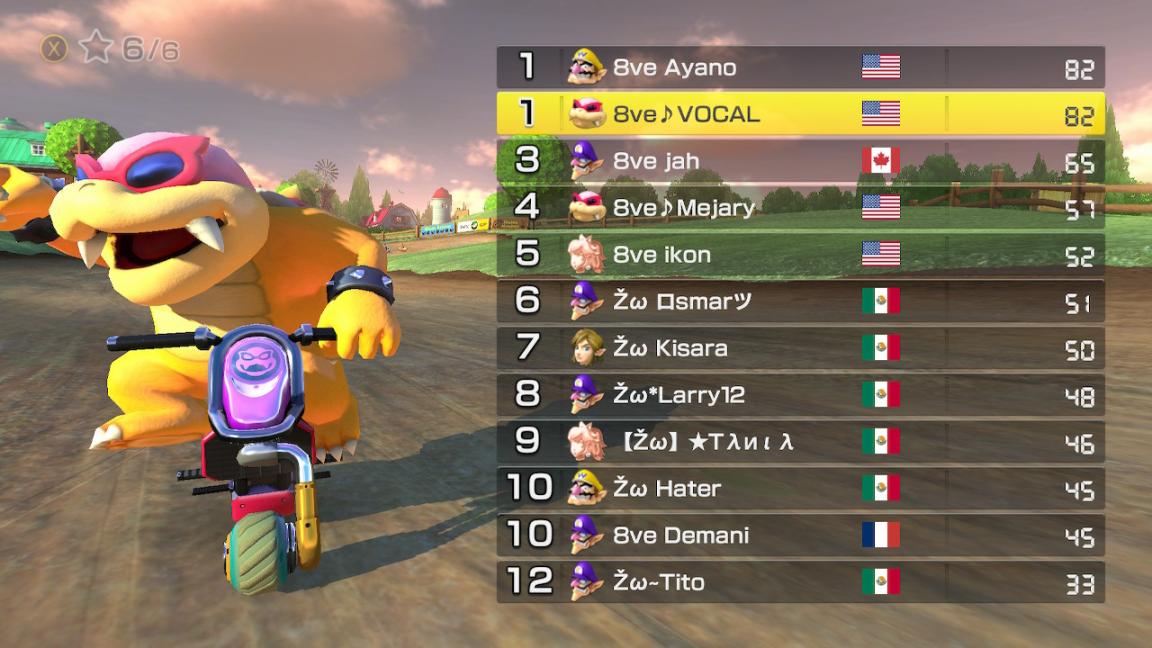Choose the Žω Hater row
The image size is (1152, 648).
pos(800,488)
